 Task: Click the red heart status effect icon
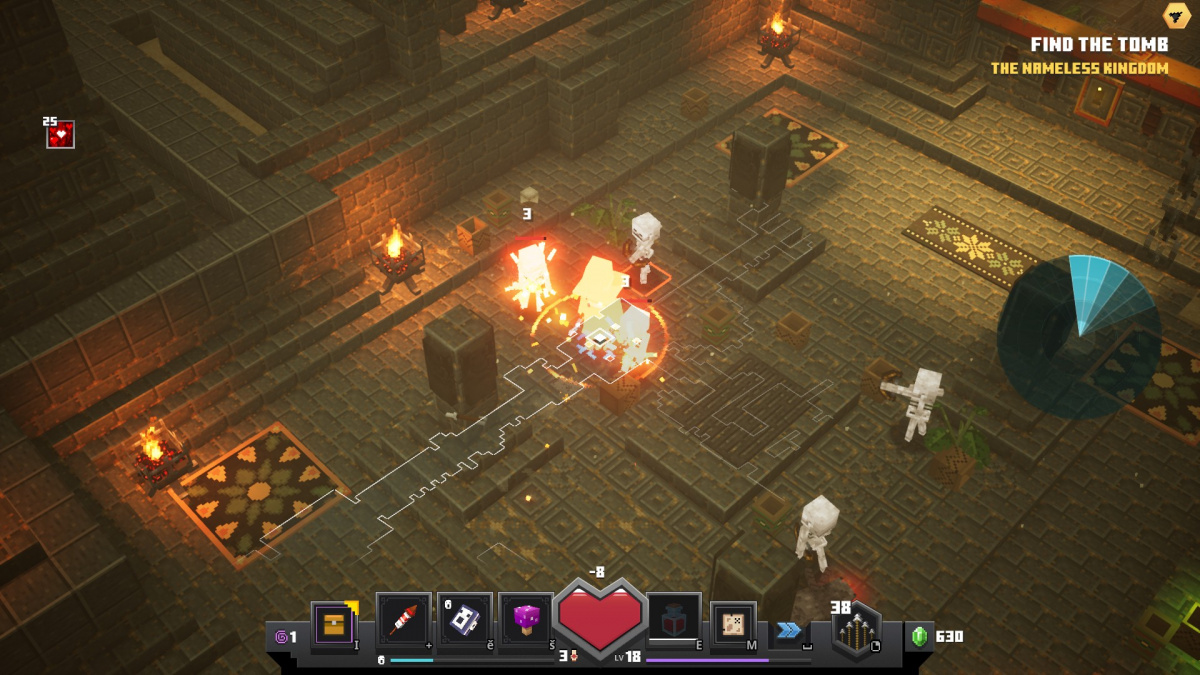[x=60, y=134]
